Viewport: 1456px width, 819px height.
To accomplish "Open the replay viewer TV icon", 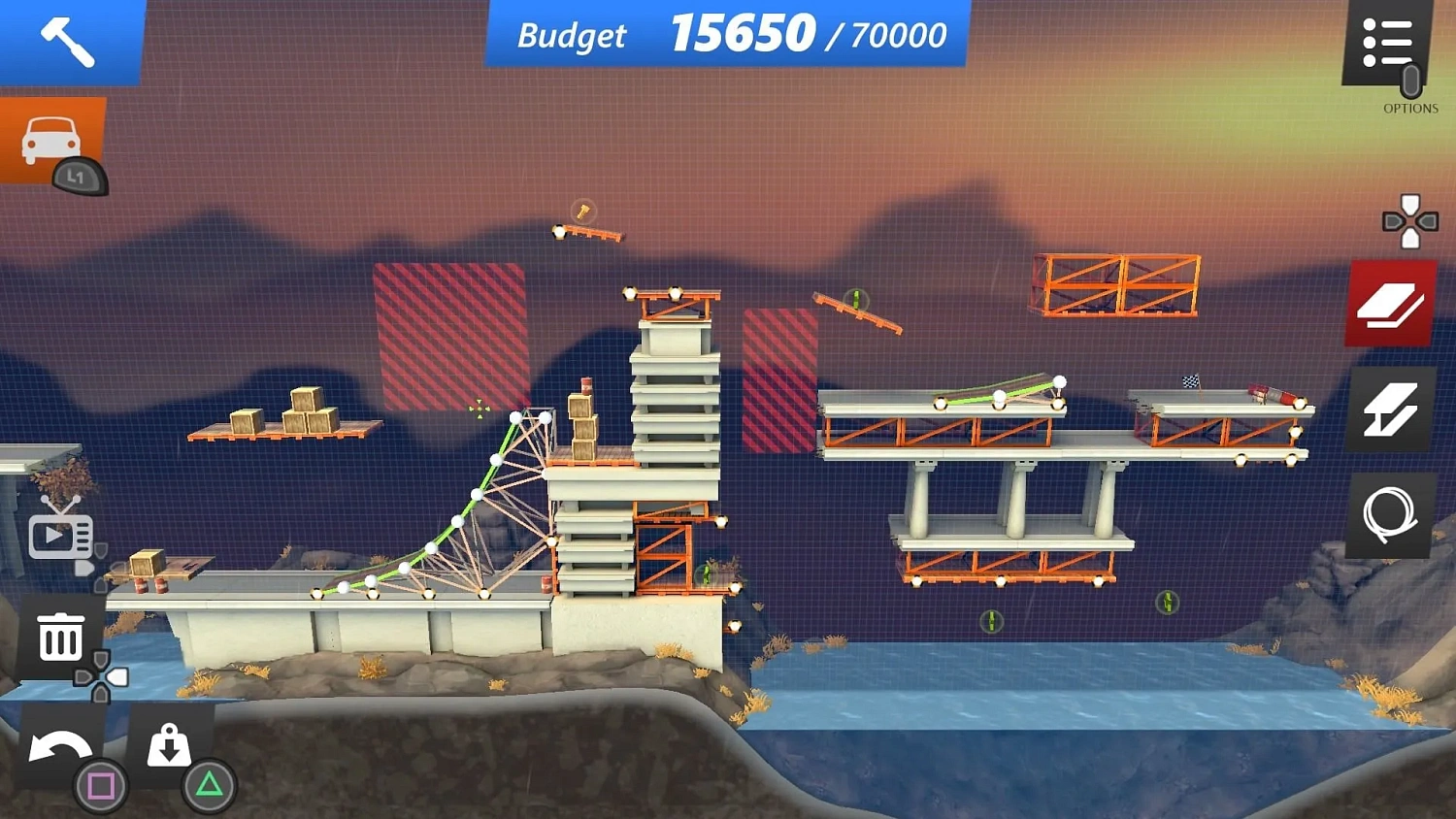I will click(x=60, y=535).
